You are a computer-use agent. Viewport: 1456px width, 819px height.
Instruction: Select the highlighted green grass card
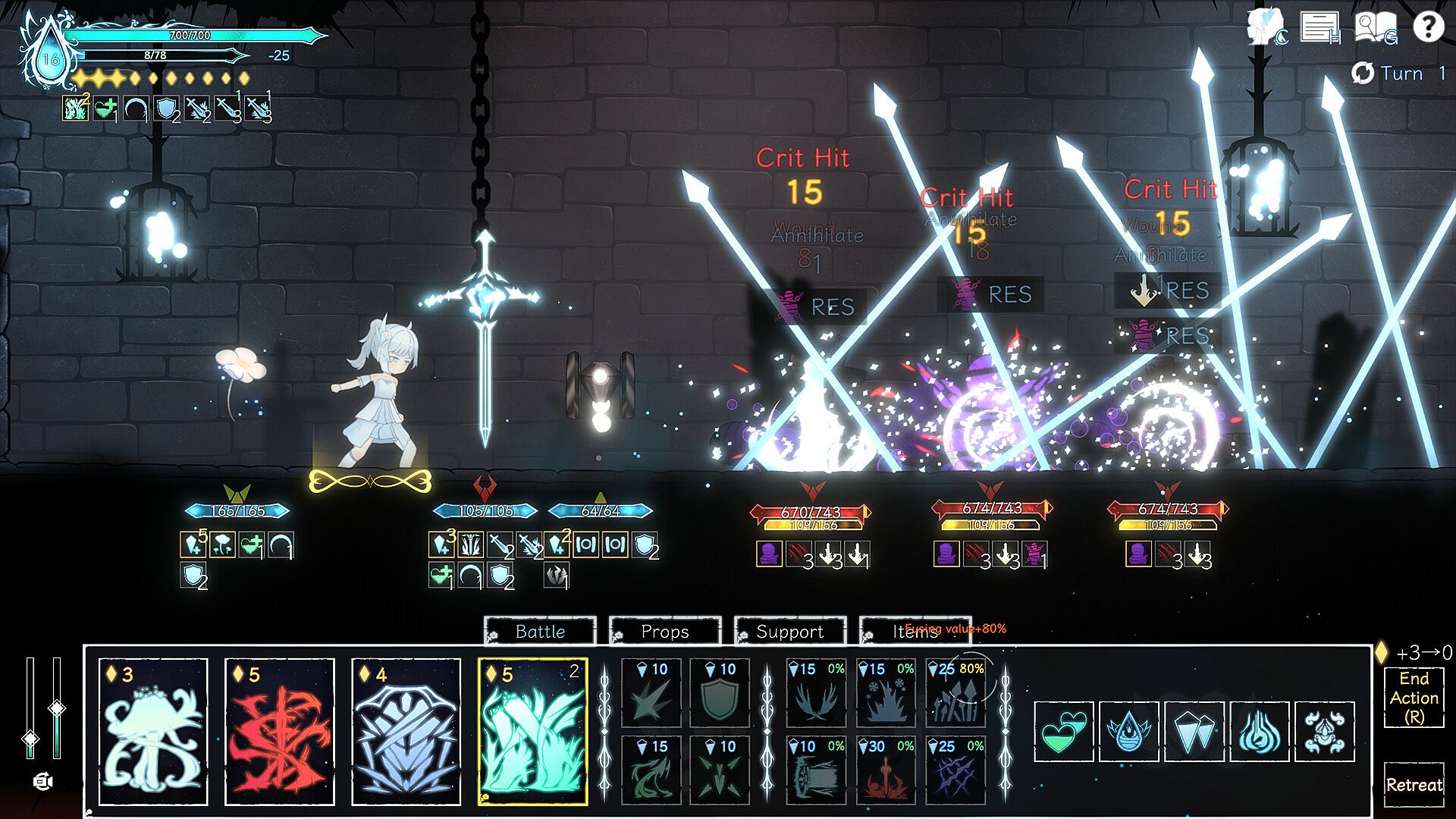pos(533,731)
